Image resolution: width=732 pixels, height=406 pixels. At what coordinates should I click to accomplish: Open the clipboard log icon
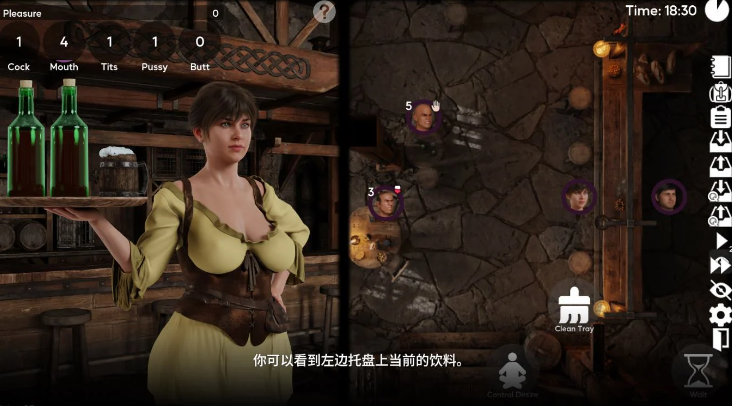tap(720, 116)
